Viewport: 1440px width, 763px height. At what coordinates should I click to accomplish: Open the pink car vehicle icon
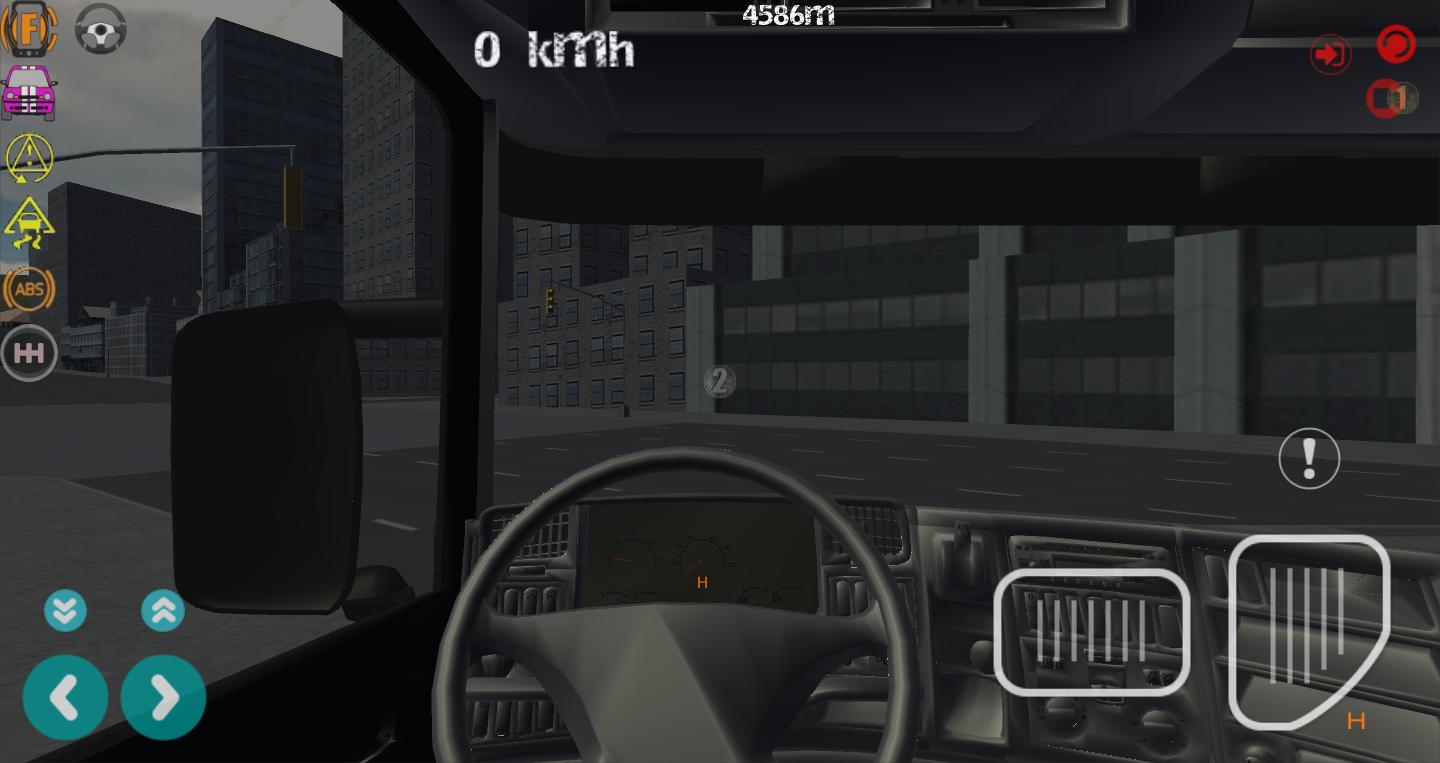(x=29, y=93)
